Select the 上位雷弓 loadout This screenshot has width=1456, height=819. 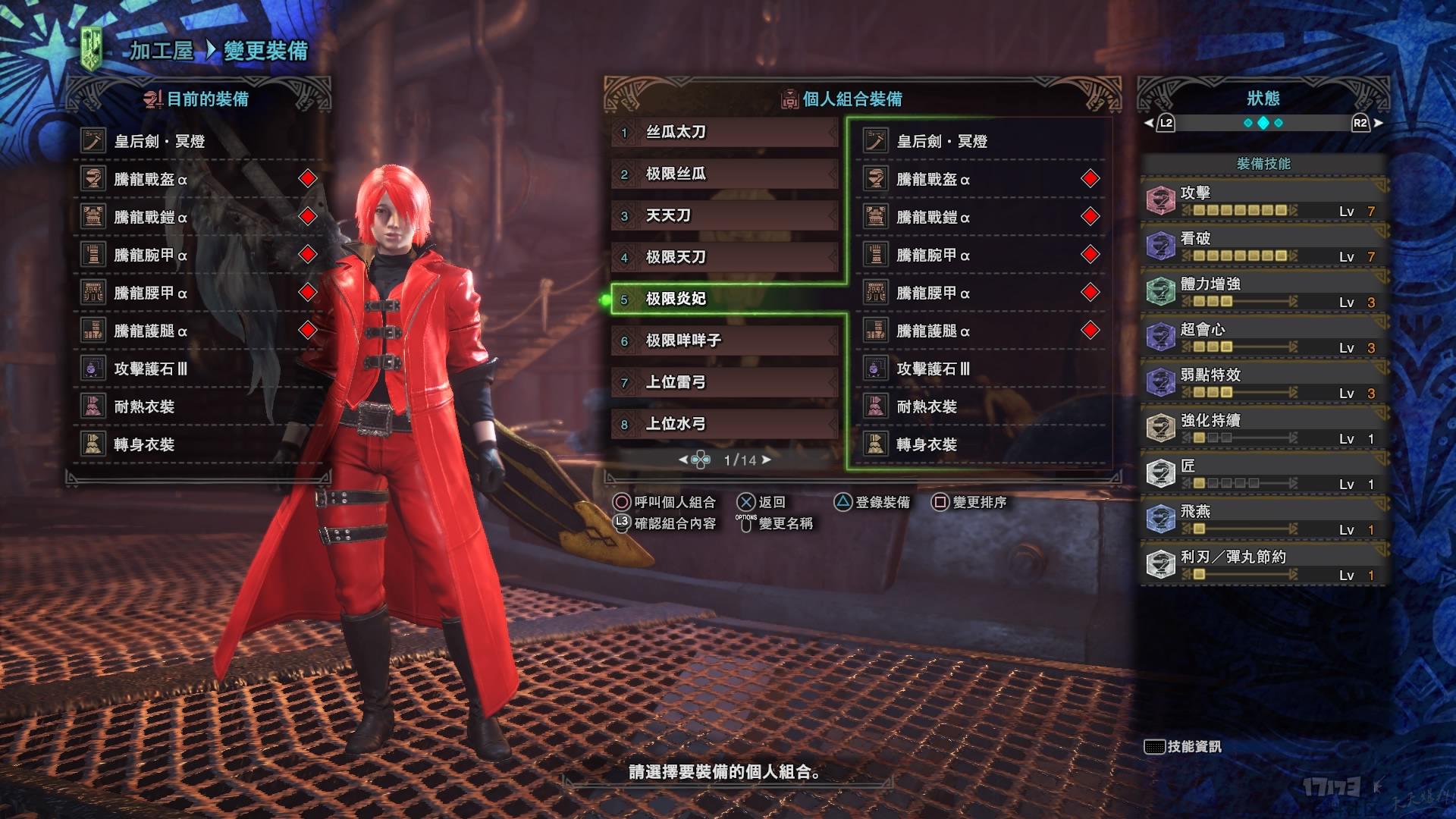tap(724, 383)
